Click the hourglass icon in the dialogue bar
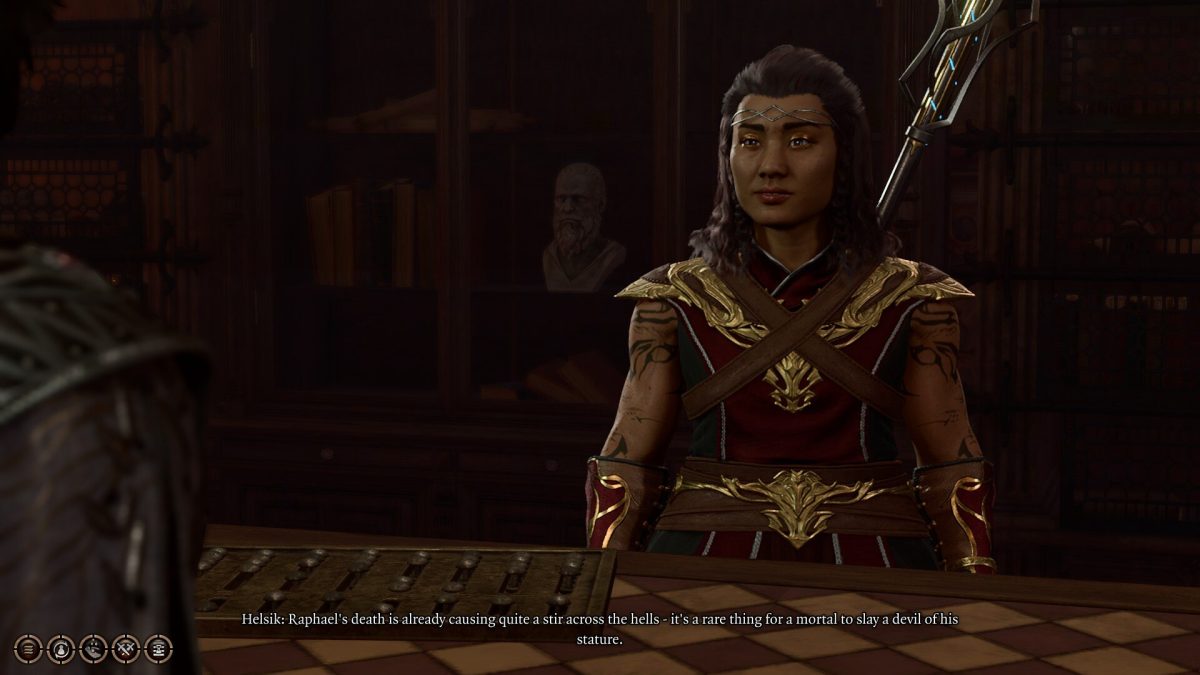 coord(157,648)
